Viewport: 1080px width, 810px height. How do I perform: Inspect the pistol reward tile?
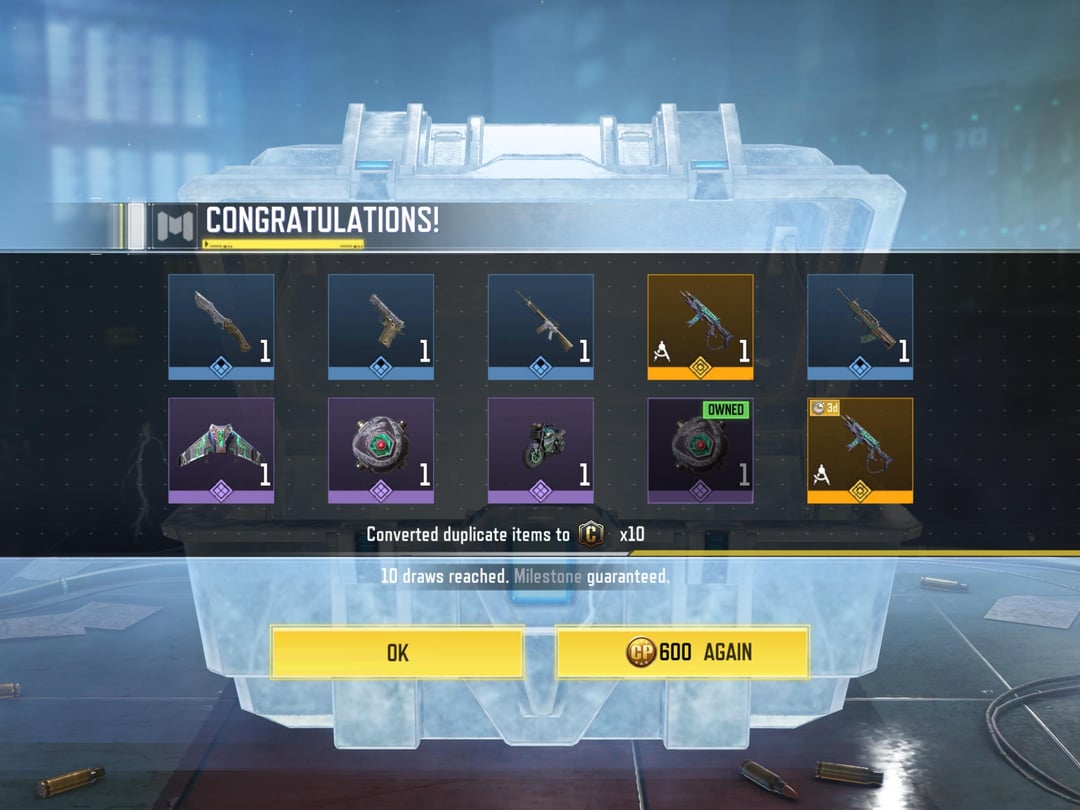[381, 327]
